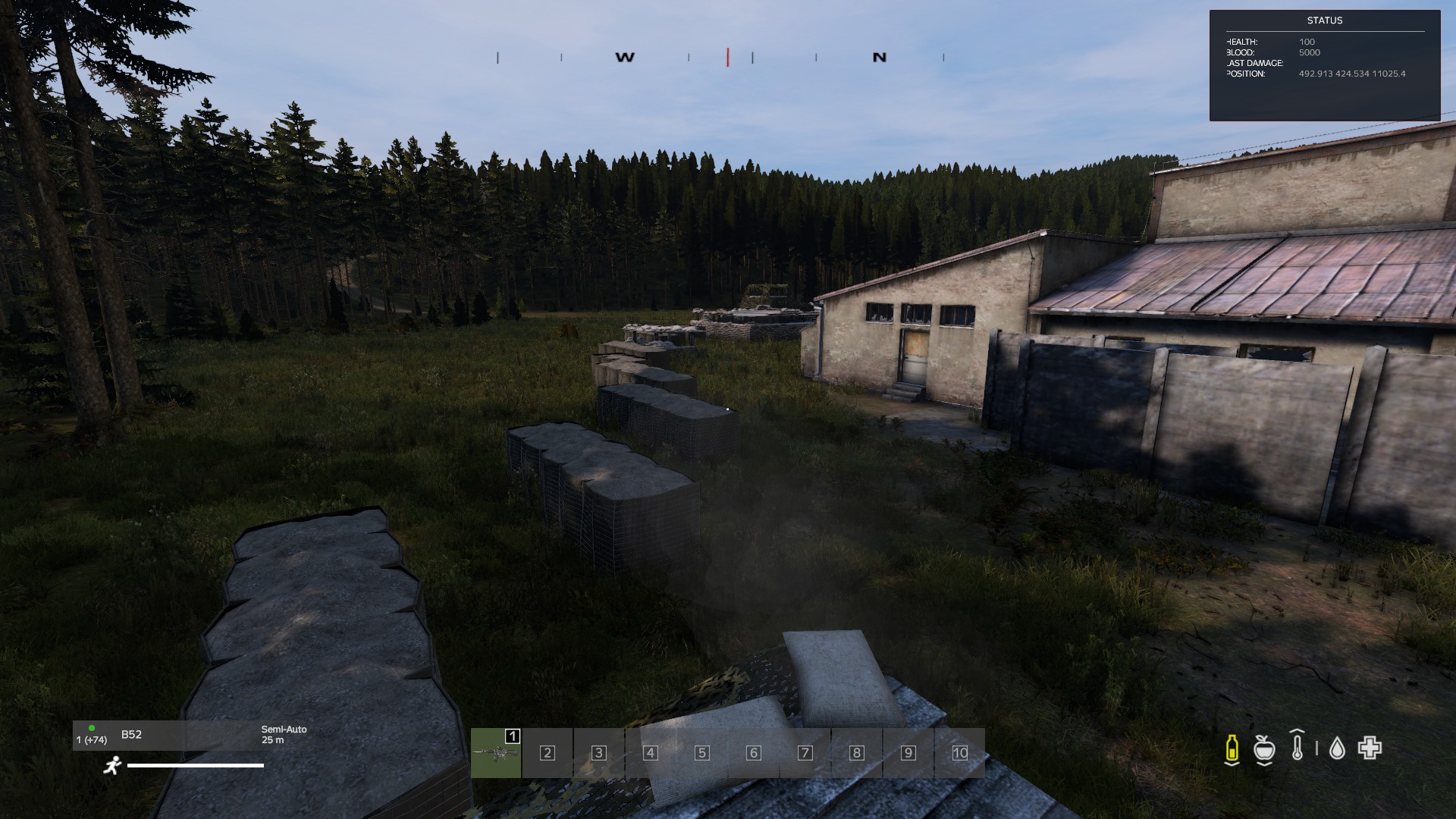Click the thermometer temperature indicator
The width and height of the screenshot is (1456, 819).
tap(1296, 748)
